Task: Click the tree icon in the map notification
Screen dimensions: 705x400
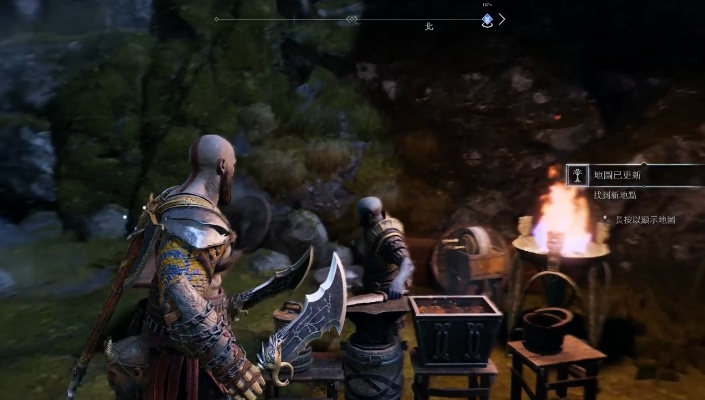Action: 578,176
